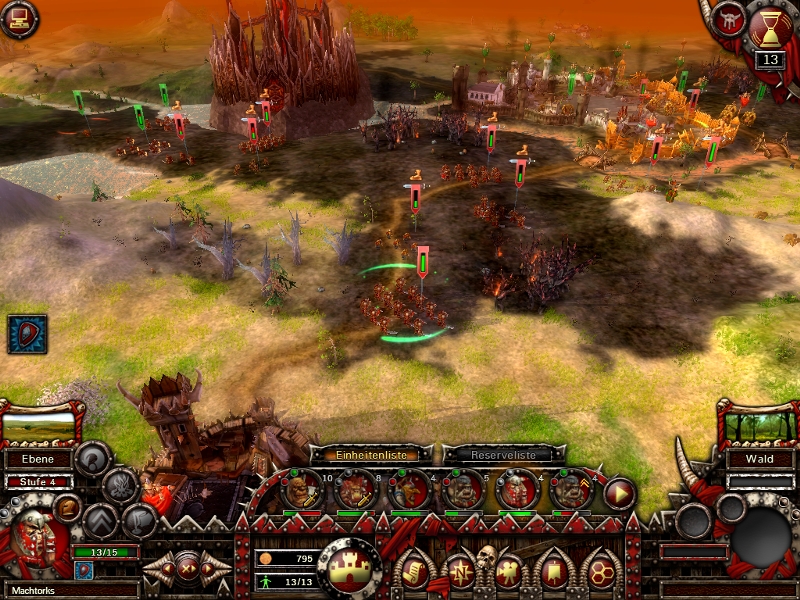Select the banner flag button

(555, 571)
